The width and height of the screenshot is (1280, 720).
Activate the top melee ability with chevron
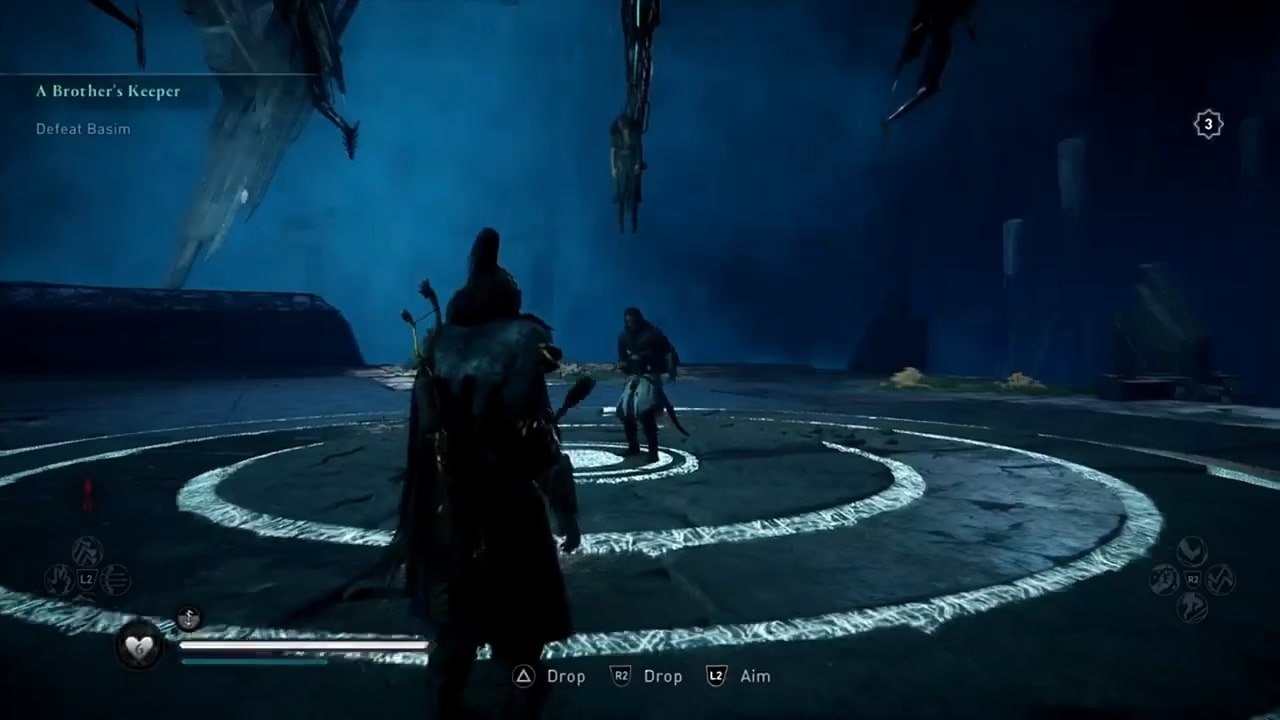coord(1192,552)
